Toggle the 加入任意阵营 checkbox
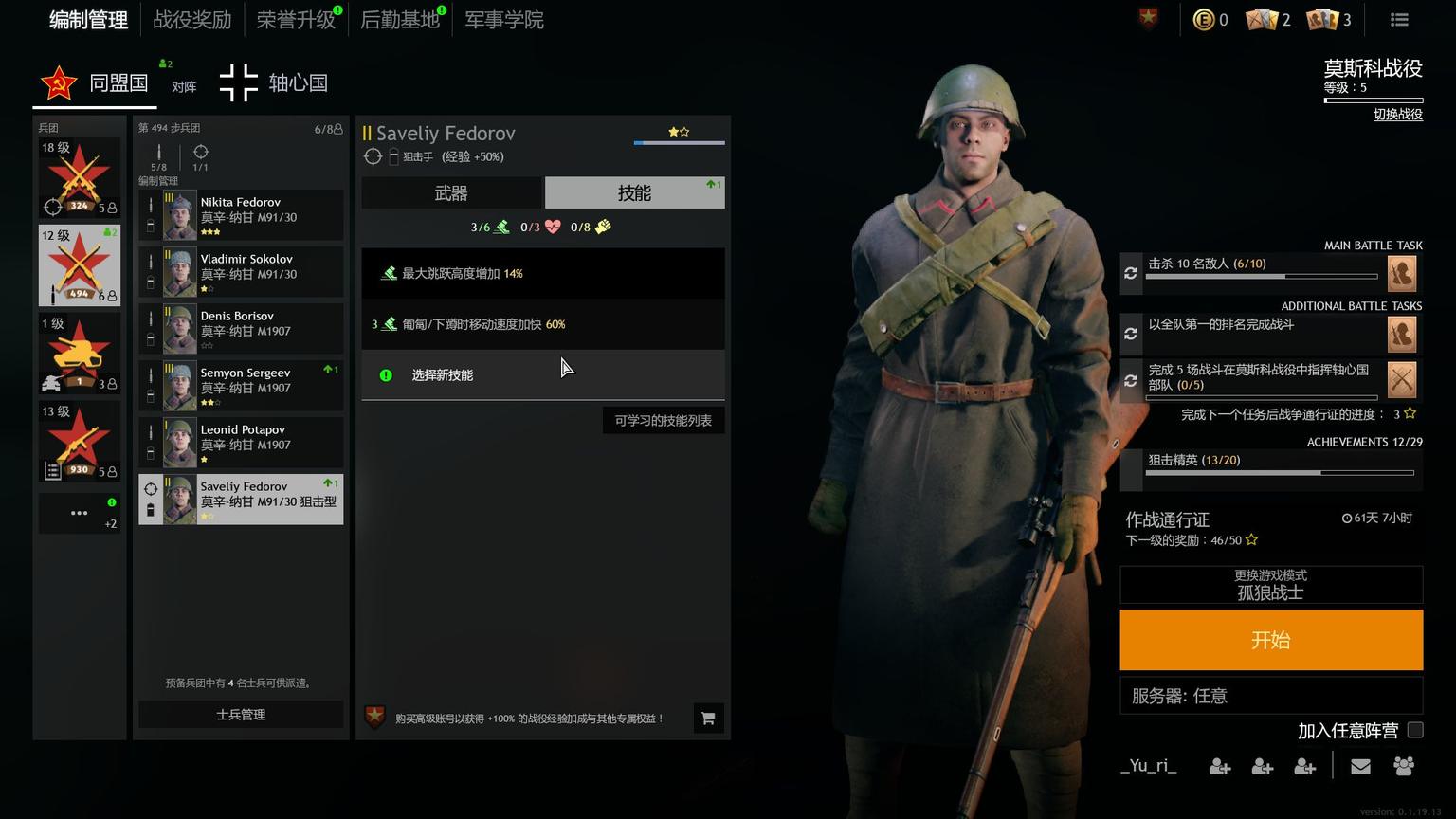 tap(1415, 730)
